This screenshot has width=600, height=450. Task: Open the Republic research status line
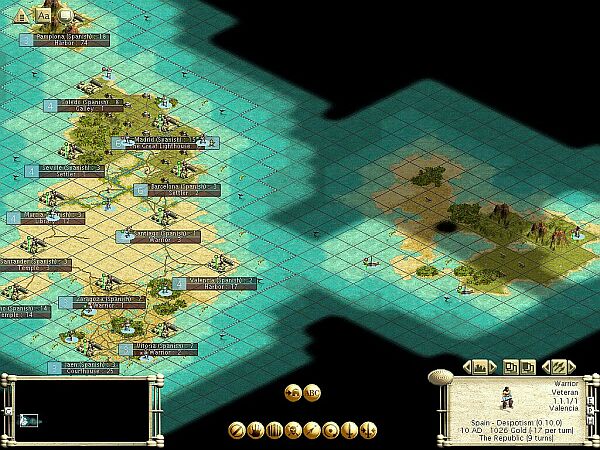point(519,437)
